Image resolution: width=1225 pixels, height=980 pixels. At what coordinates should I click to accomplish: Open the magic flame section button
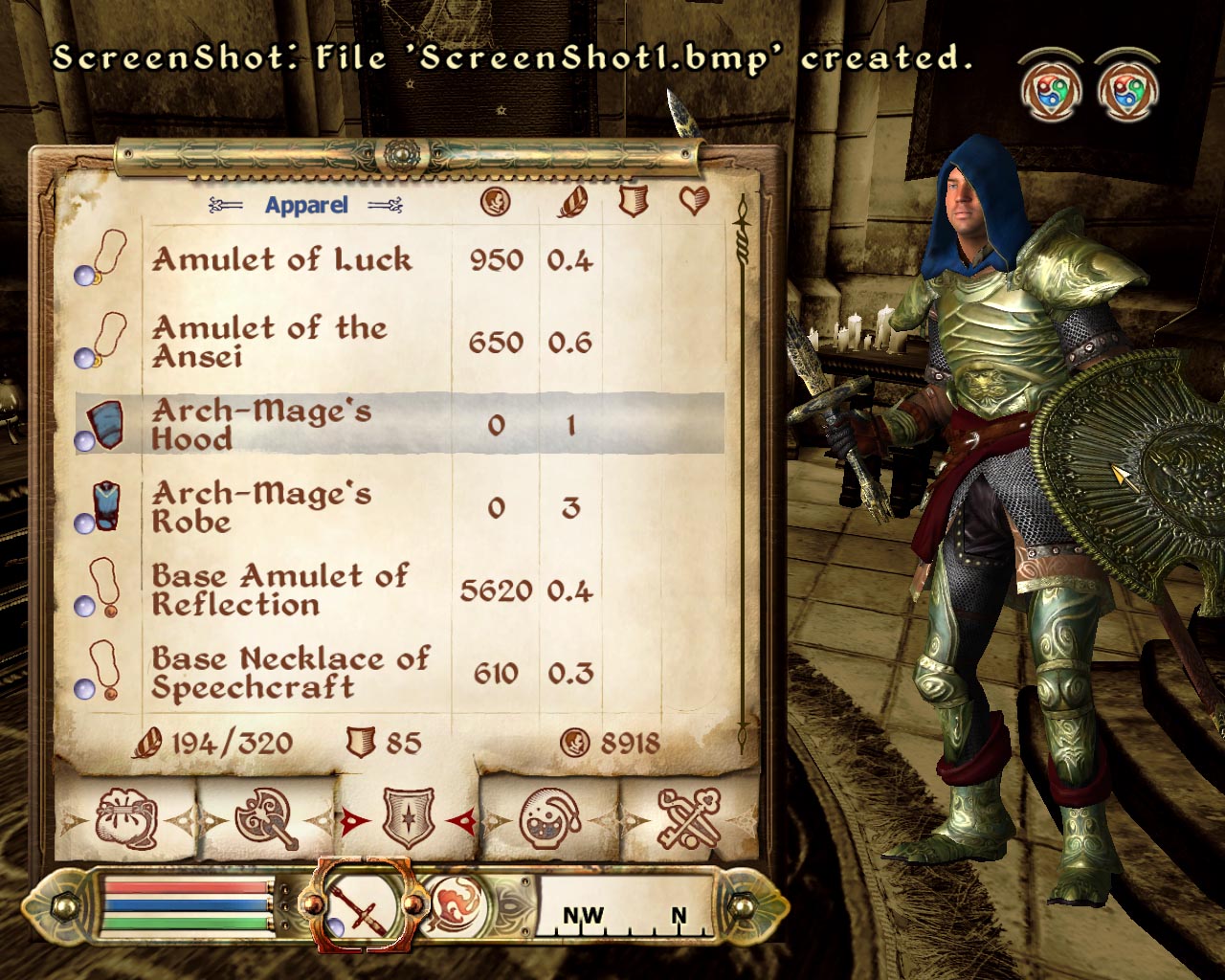click(x=458, y=904)
